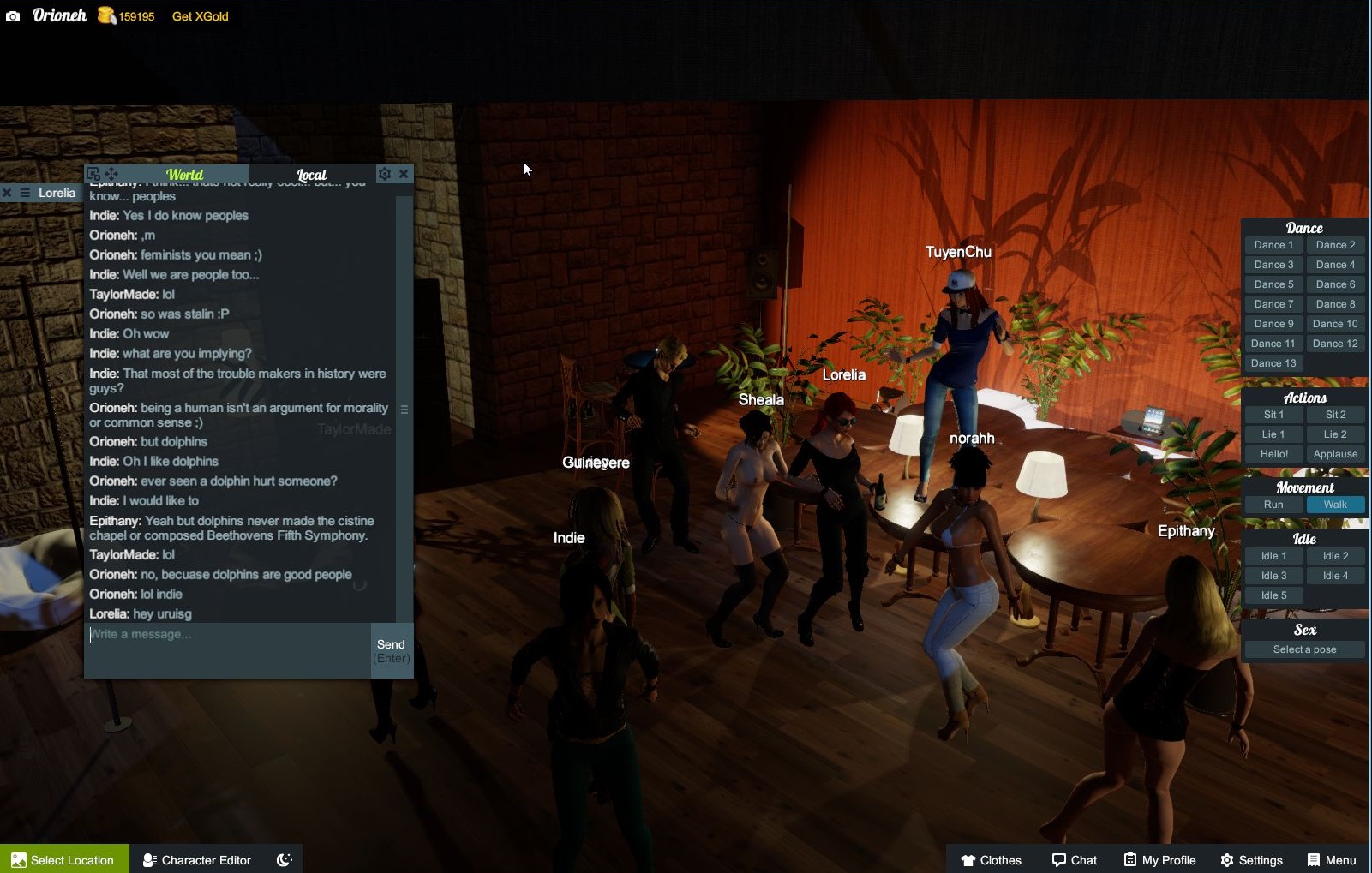1372x873 pixels.
Task: Toggle the night mode moon icon
Action: (285, 859)
